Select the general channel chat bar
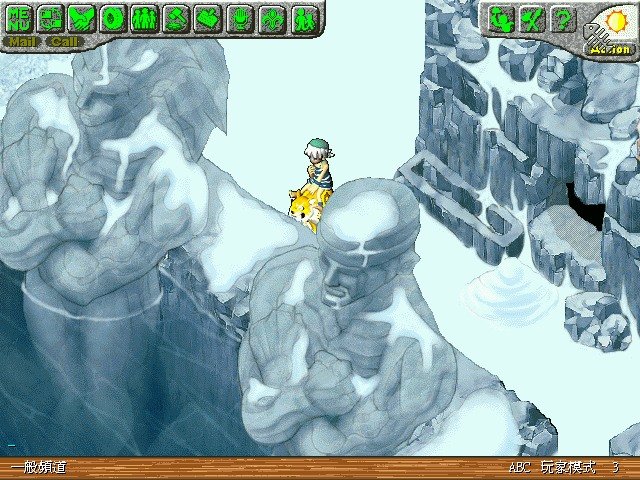 38,468
